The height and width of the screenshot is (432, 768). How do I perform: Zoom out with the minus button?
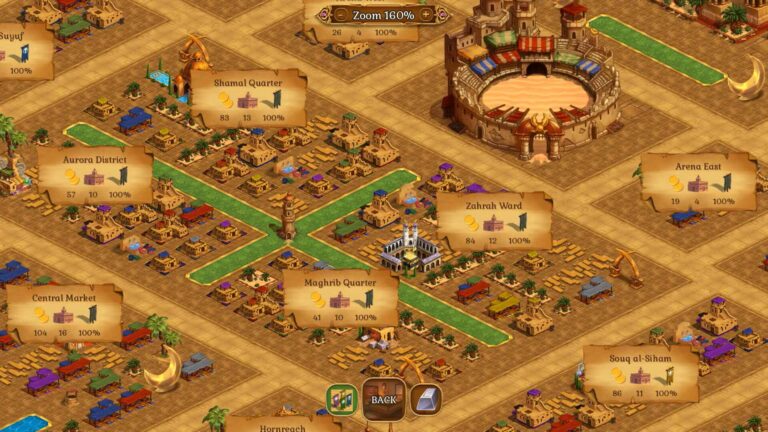pos(341,15)
